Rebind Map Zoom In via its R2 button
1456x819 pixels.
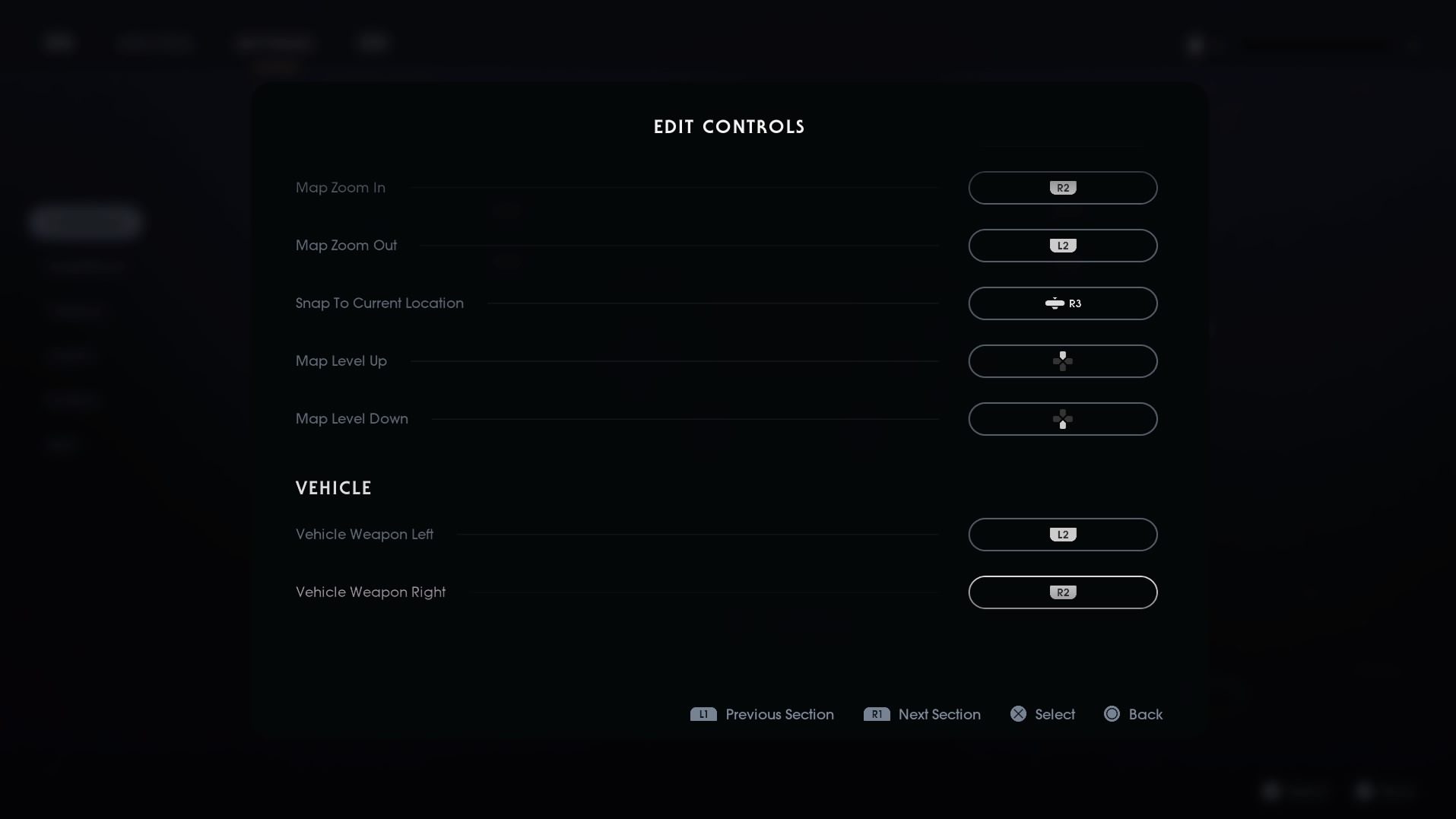coord(1061,188)
